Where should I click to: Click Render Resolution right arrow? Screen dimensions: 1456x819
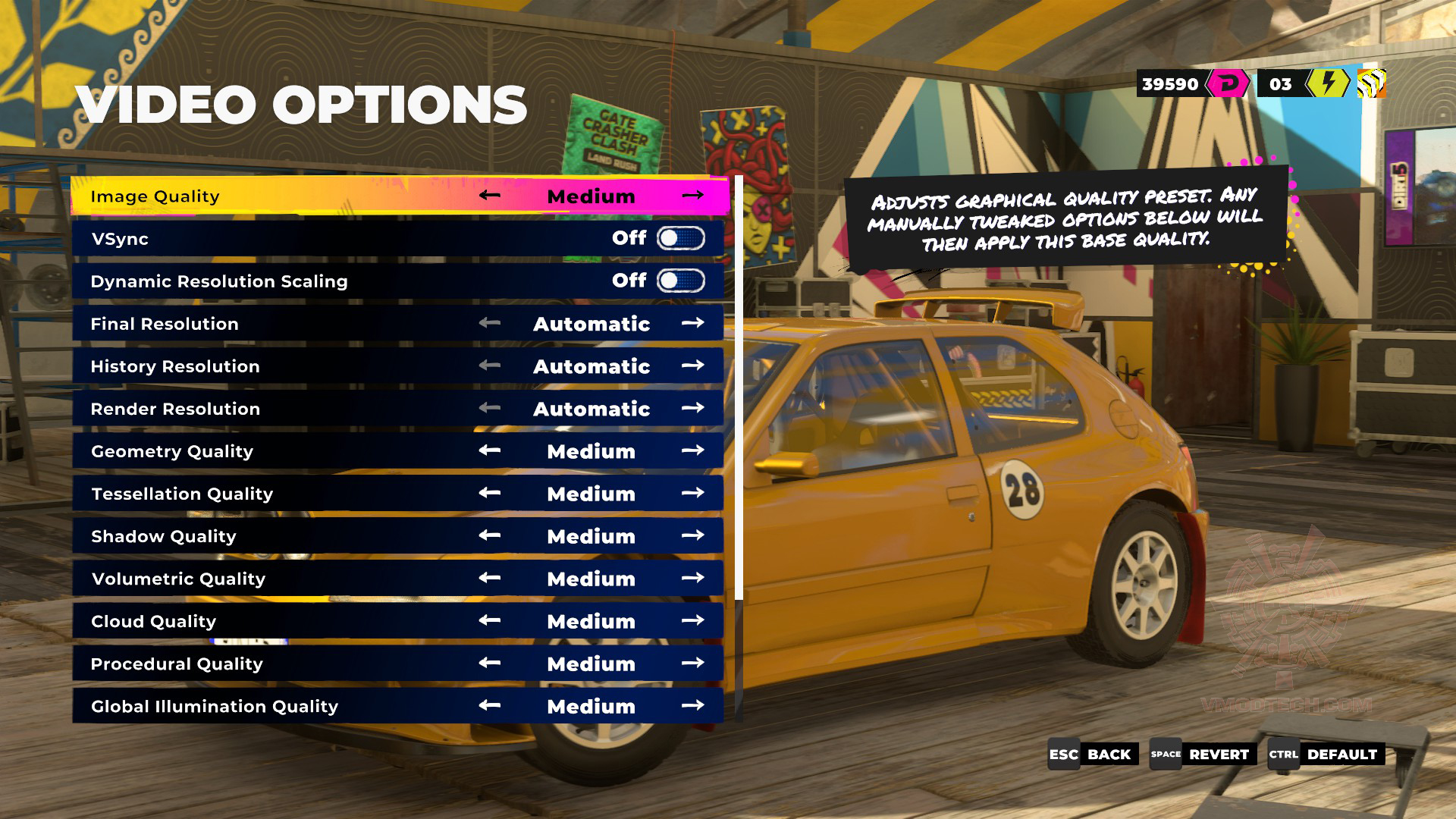coord(692,408)
